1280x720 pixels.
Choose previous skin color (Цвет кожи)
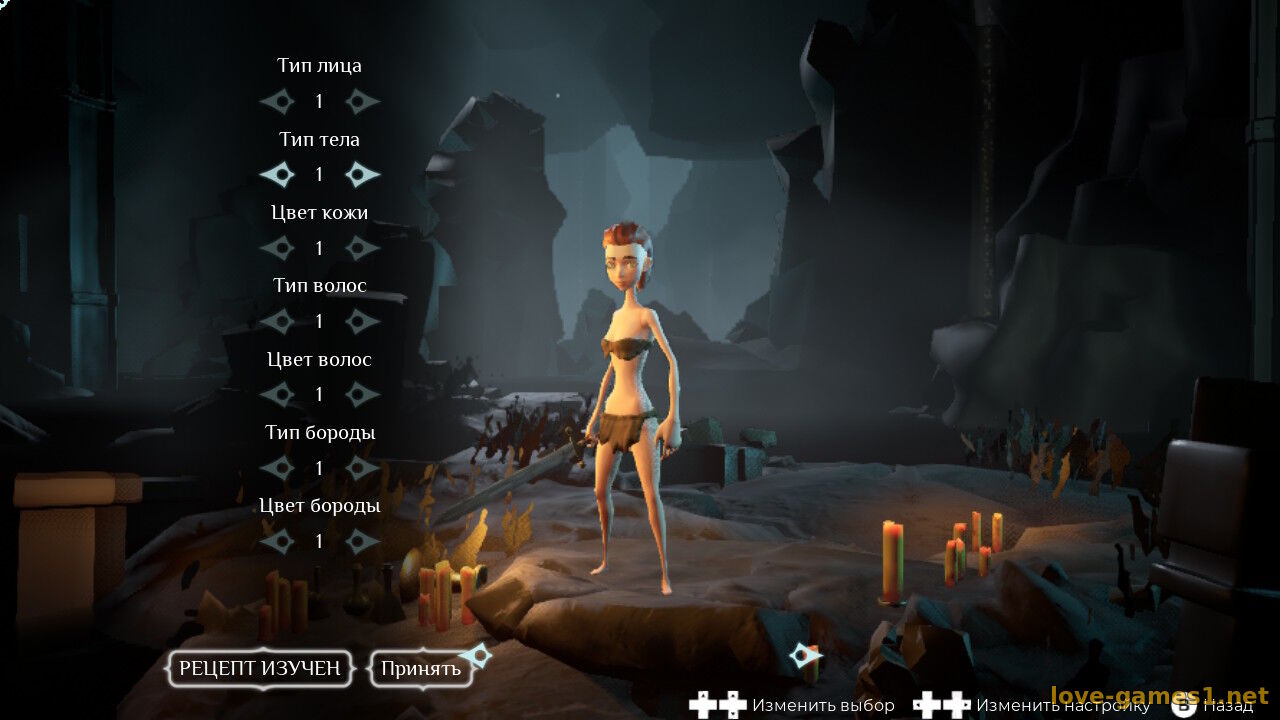pyautogui.click(x=277, y=248)
